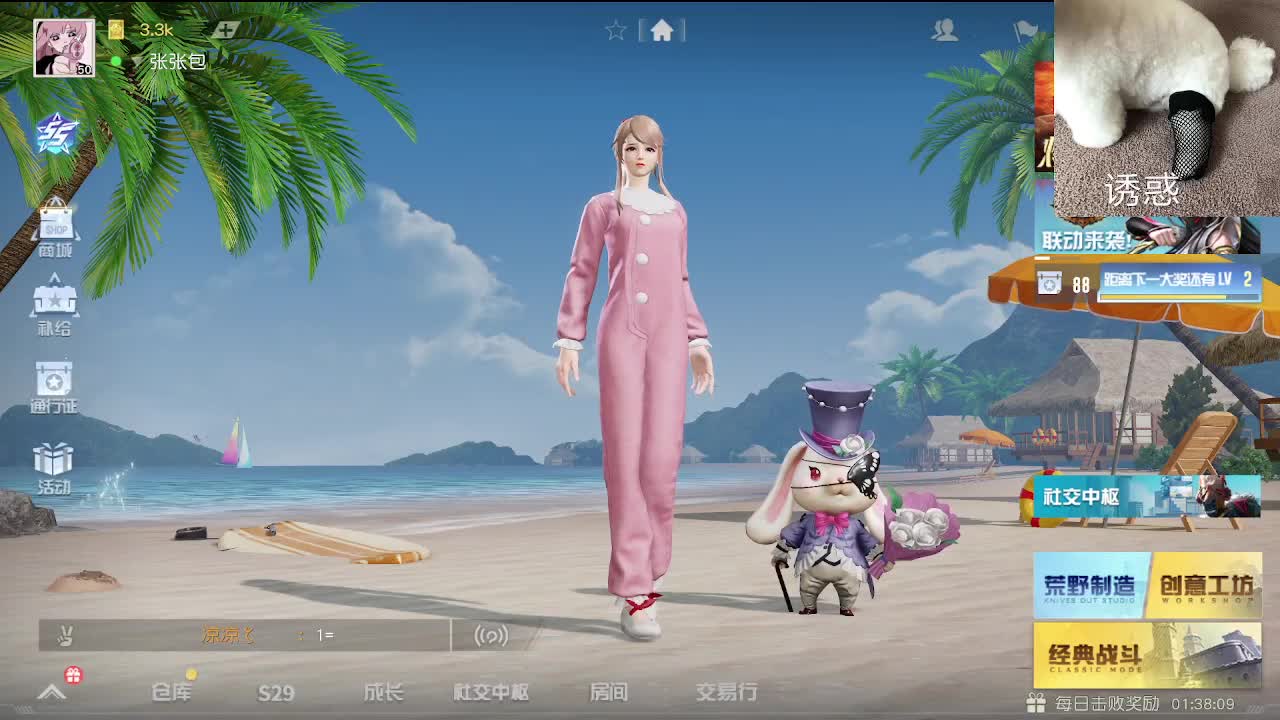Enable voice chat with the ((o)) icon
Image resolution: width=1280 pixels, height=720 pixels.
coord(491,636)
